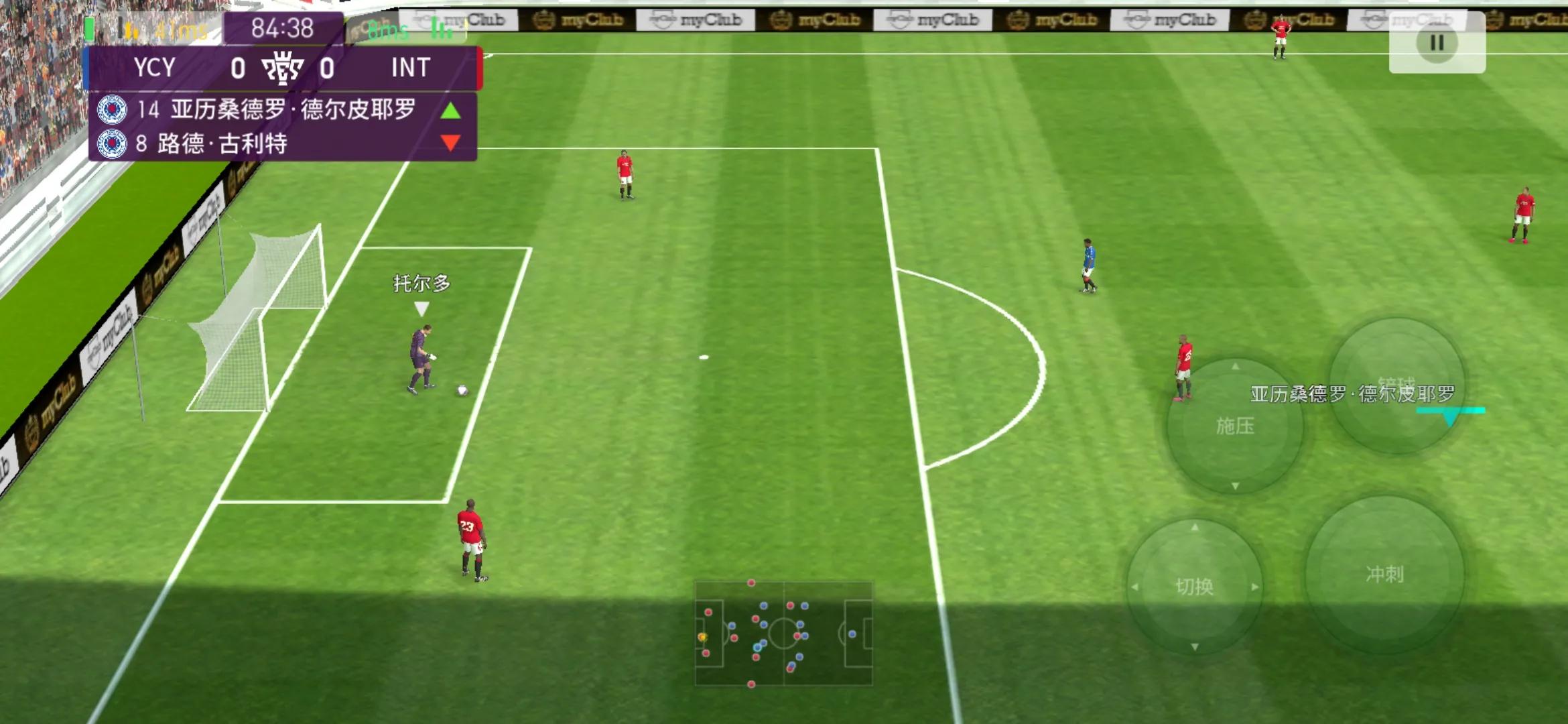
Task: Click the pitch radar minimap
Action: [x=783, y=633]
